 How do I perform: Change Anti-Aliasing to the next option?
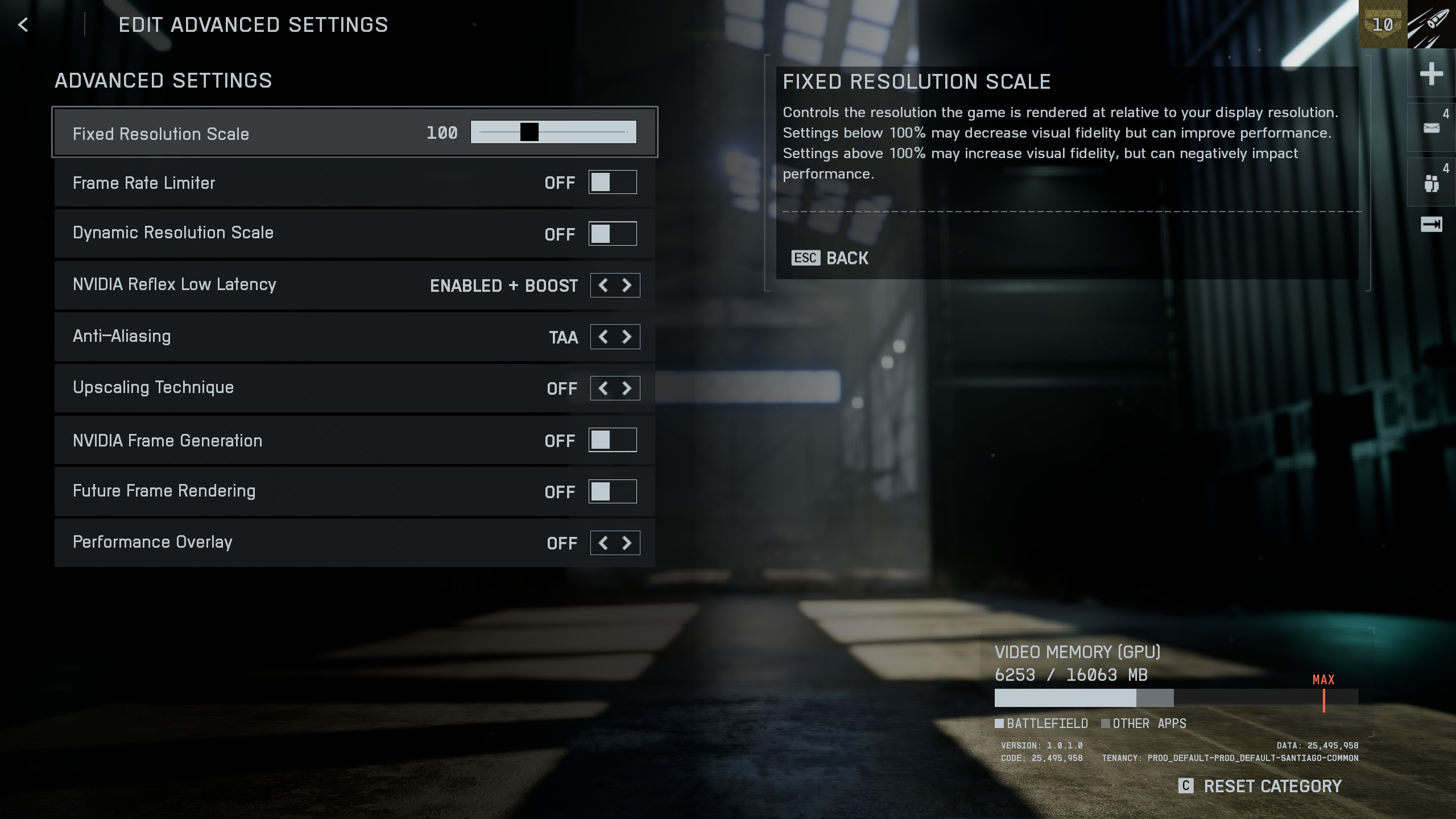(x=627, y=337)
